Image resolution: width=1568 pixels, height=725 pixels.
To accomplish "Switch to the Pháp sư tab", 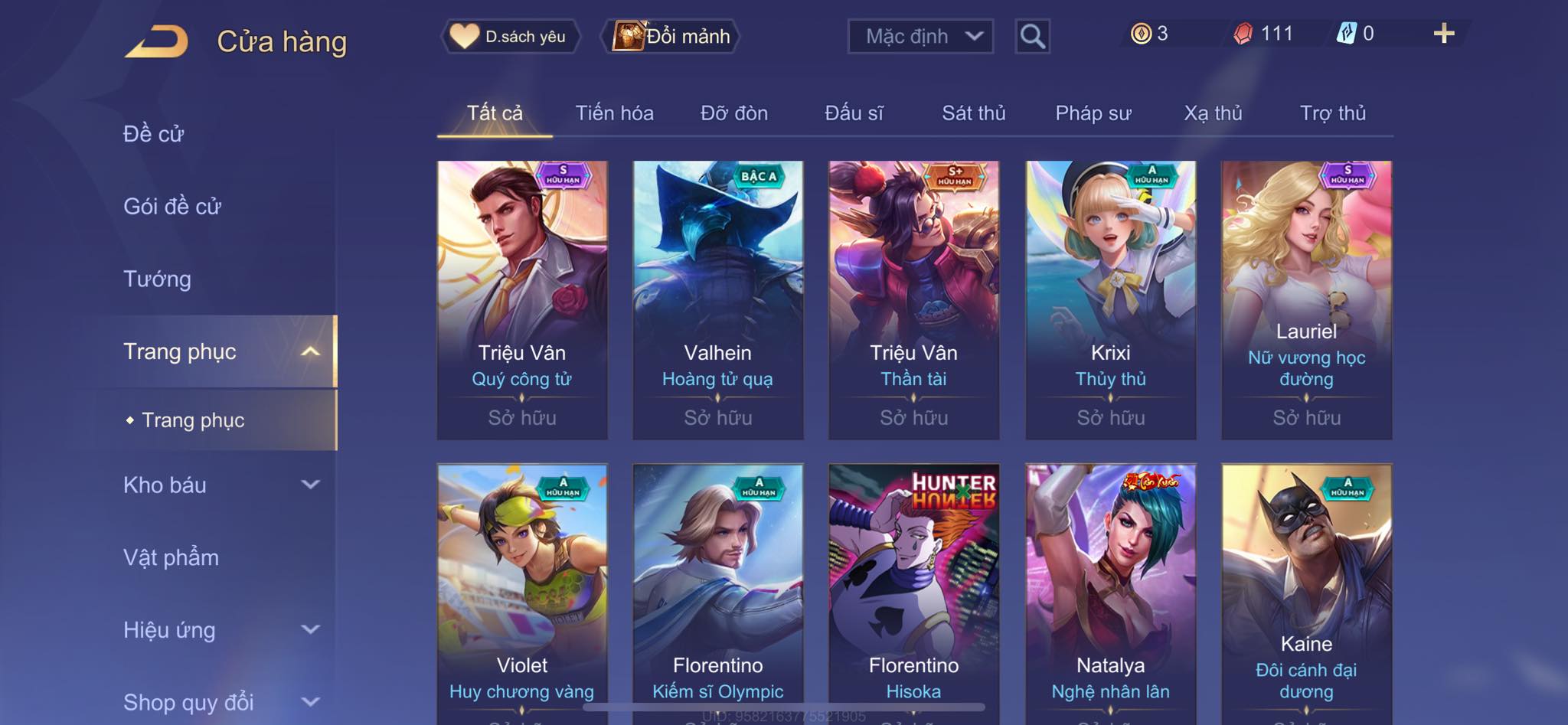I will coord(1093,113).
